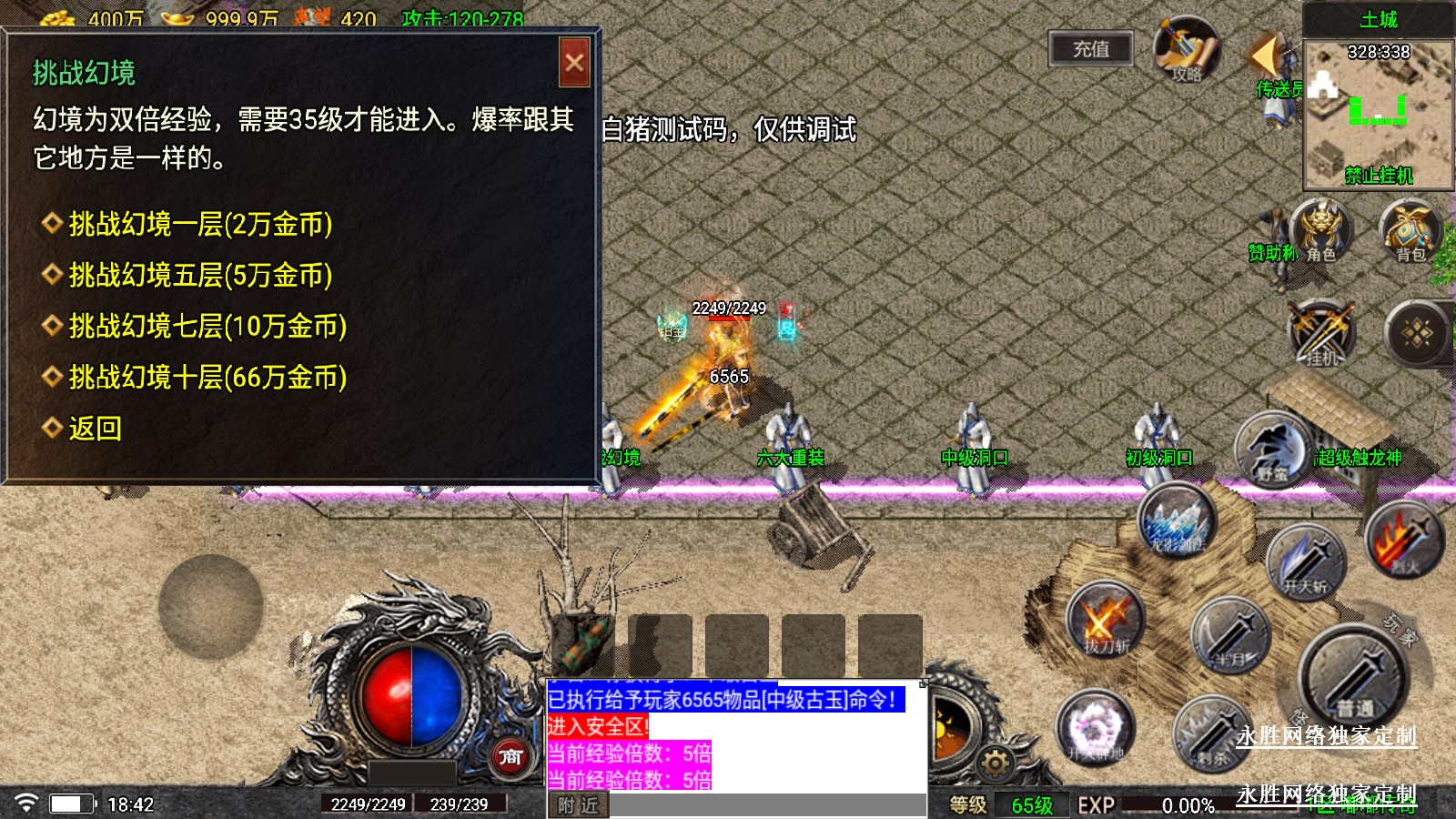This screenshot has height=819, width=1456.
Task: Use the 烈火 flaming sword skill
Action: [x=1404, y=539]
